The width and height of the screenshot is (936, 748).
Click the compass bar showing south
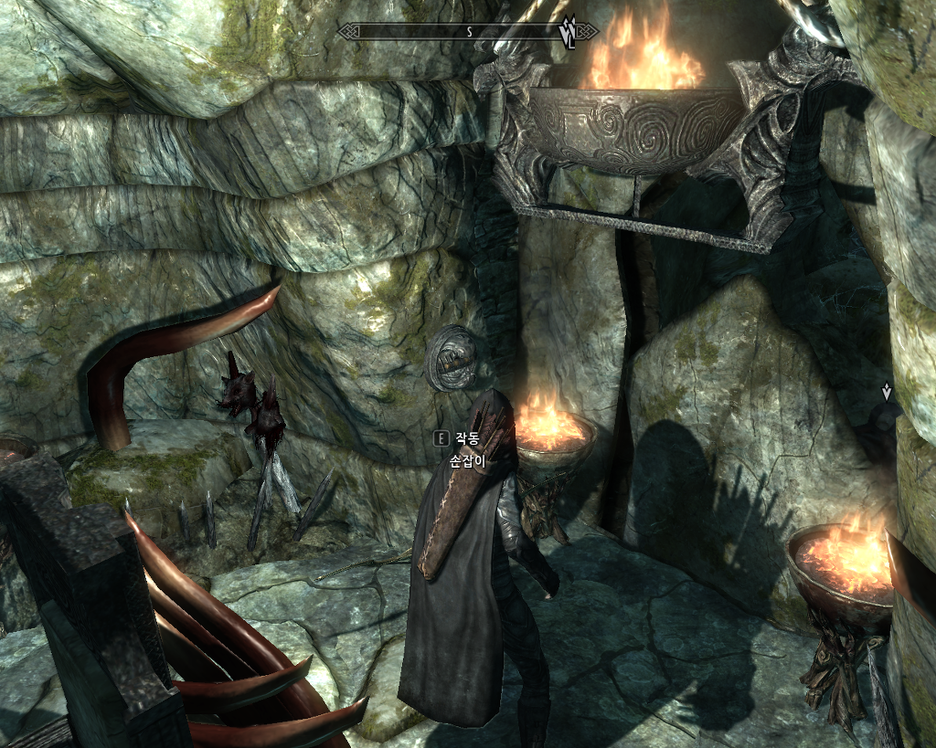click(x=467, y=31)
